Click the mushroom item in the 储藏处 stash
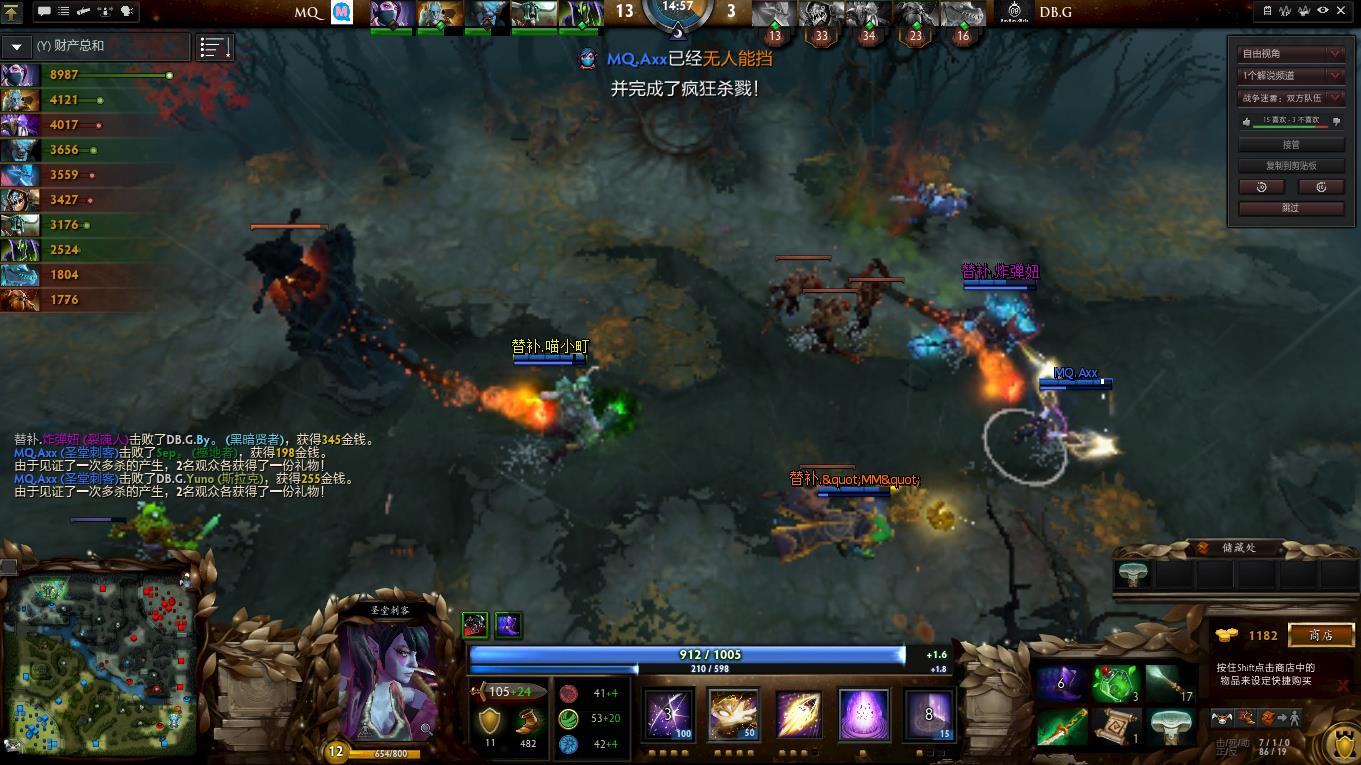Screen dimensions: 1361x765 tap(1134, 574)
